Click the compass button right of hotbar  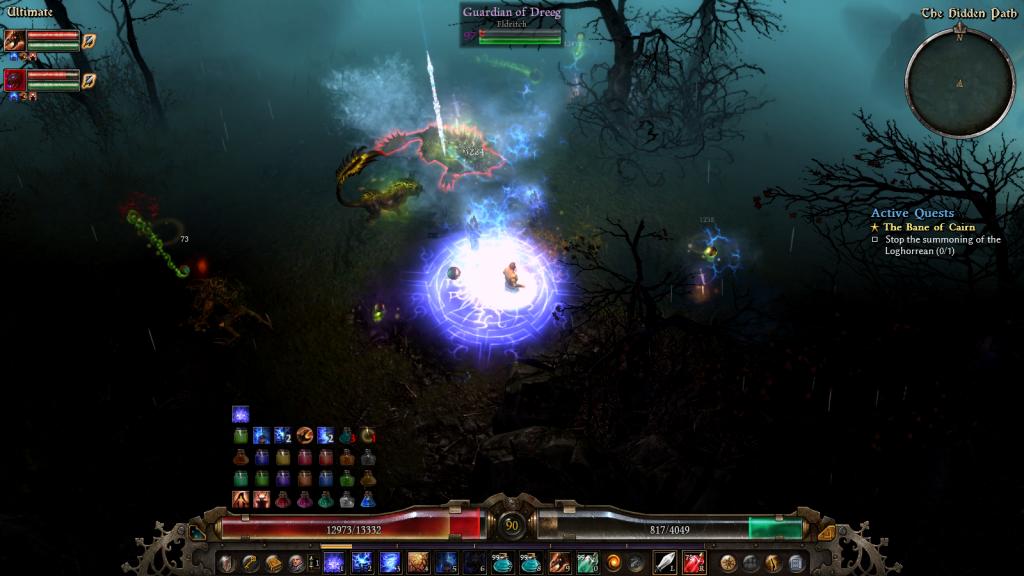[x=727, y=562]
